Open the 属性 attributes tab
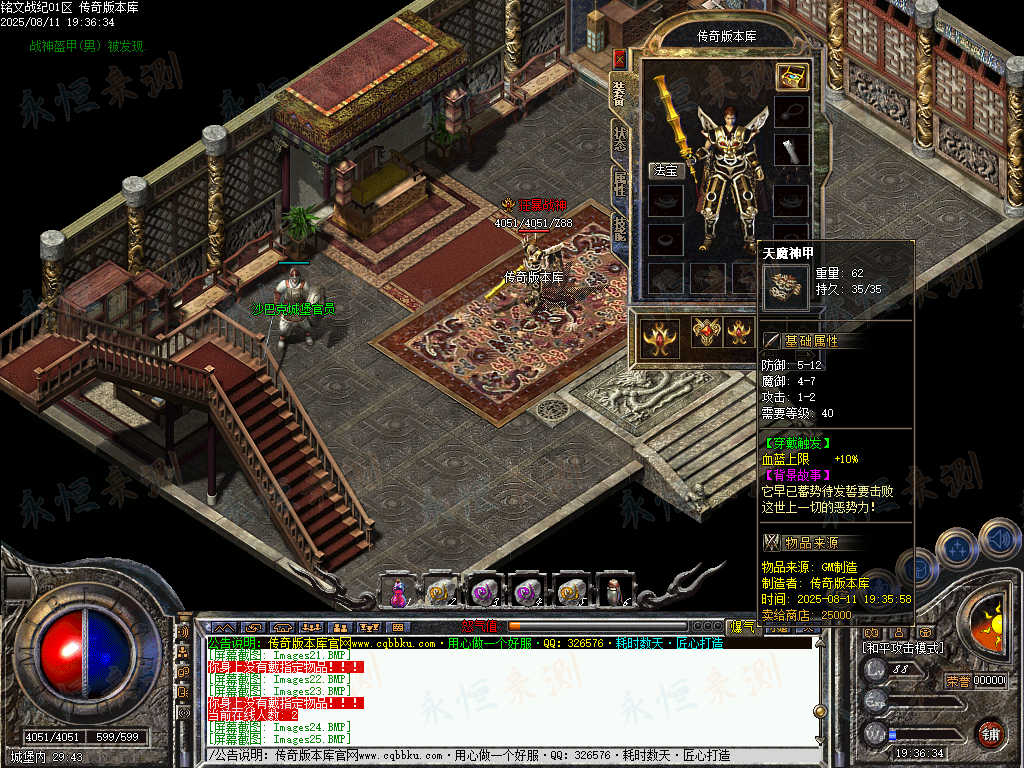Image resolution: width=1024 pixels, height=768 pixels. pyautogui.click(x=620, y=184)
